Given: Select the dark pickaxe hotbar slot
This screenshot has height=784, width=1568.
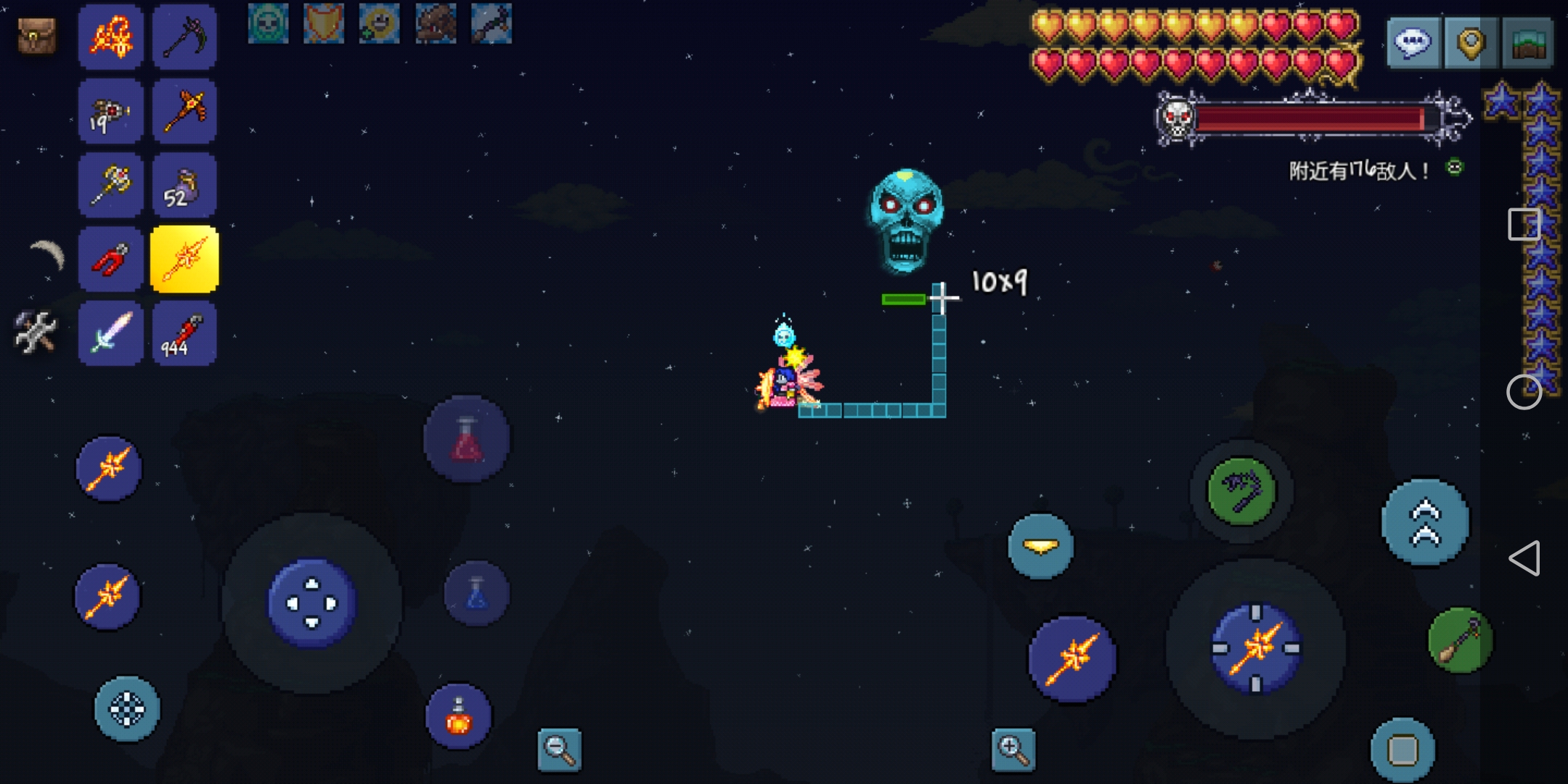Looking at the screenshot, I should [x=184, y=36].
